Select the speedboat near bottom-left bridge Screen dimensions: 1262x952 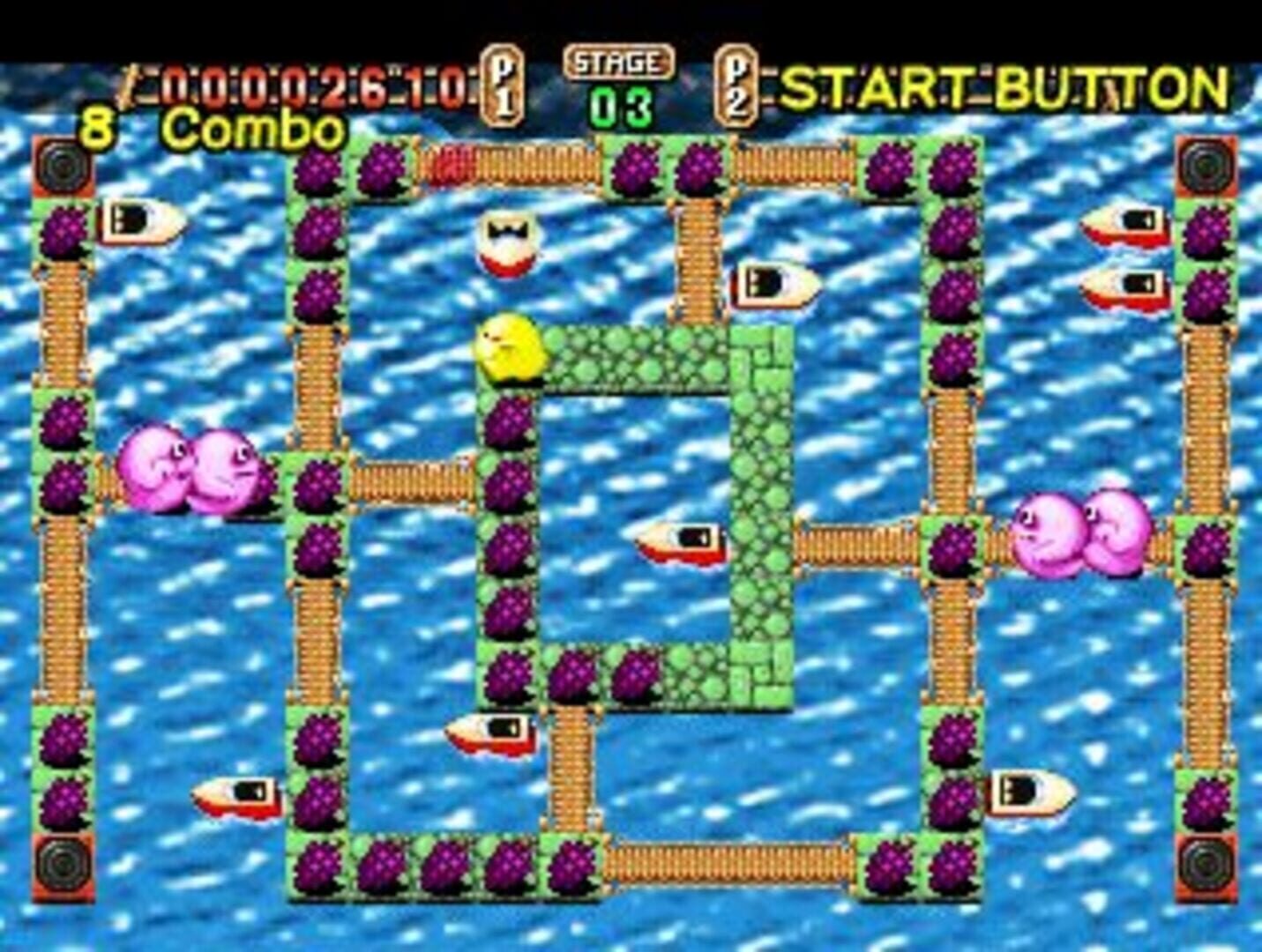point(238,796)
